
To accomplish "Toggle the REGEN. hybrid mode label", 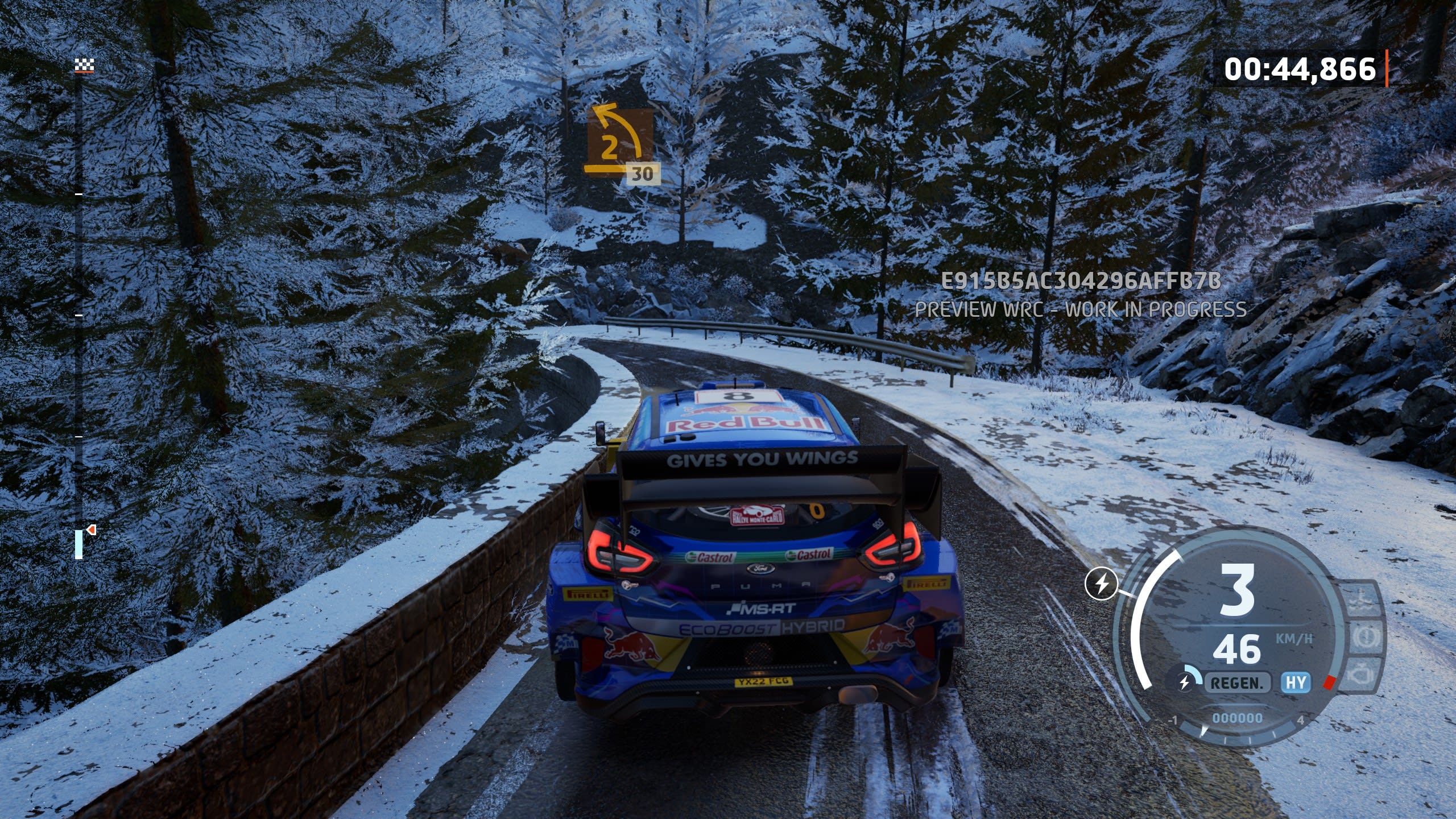I will 1236,682.
